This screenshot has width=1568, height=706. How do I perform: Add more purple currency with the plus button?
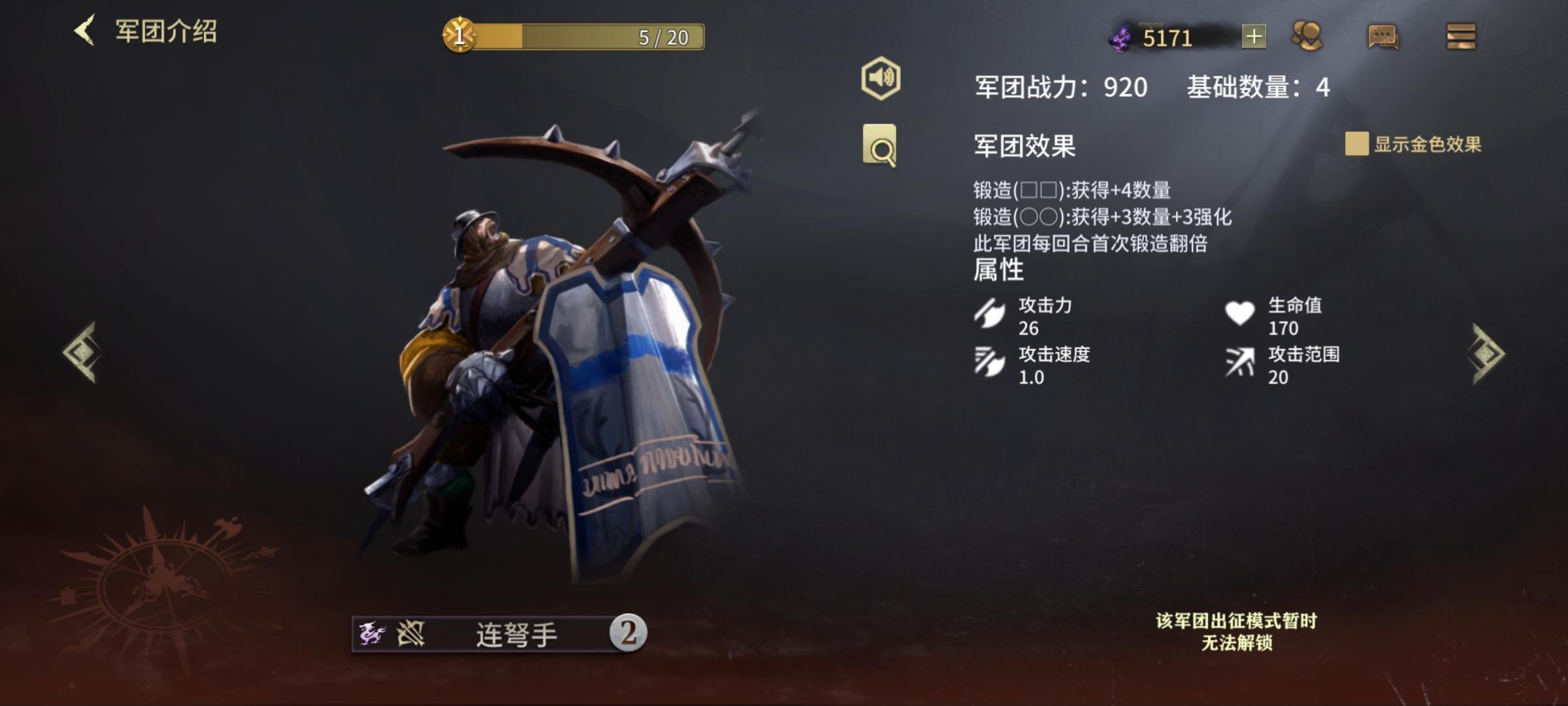tap(1253, 37)
